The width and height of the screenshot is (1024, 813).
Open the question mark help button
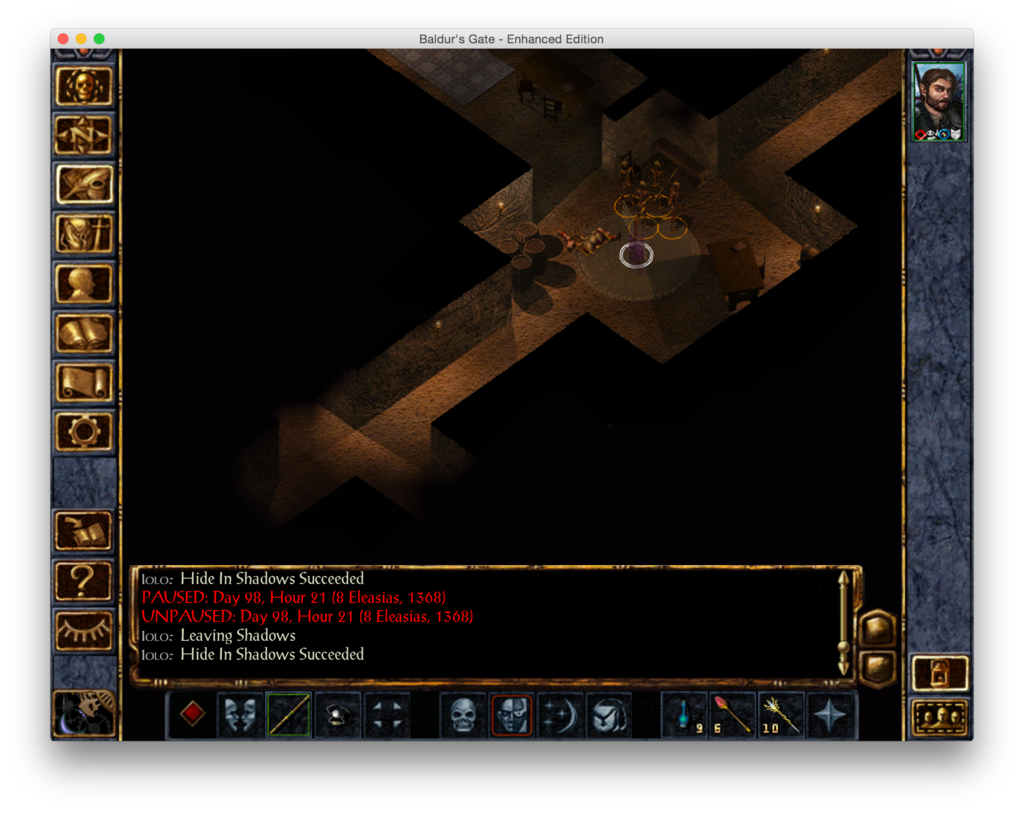(84, 580)
